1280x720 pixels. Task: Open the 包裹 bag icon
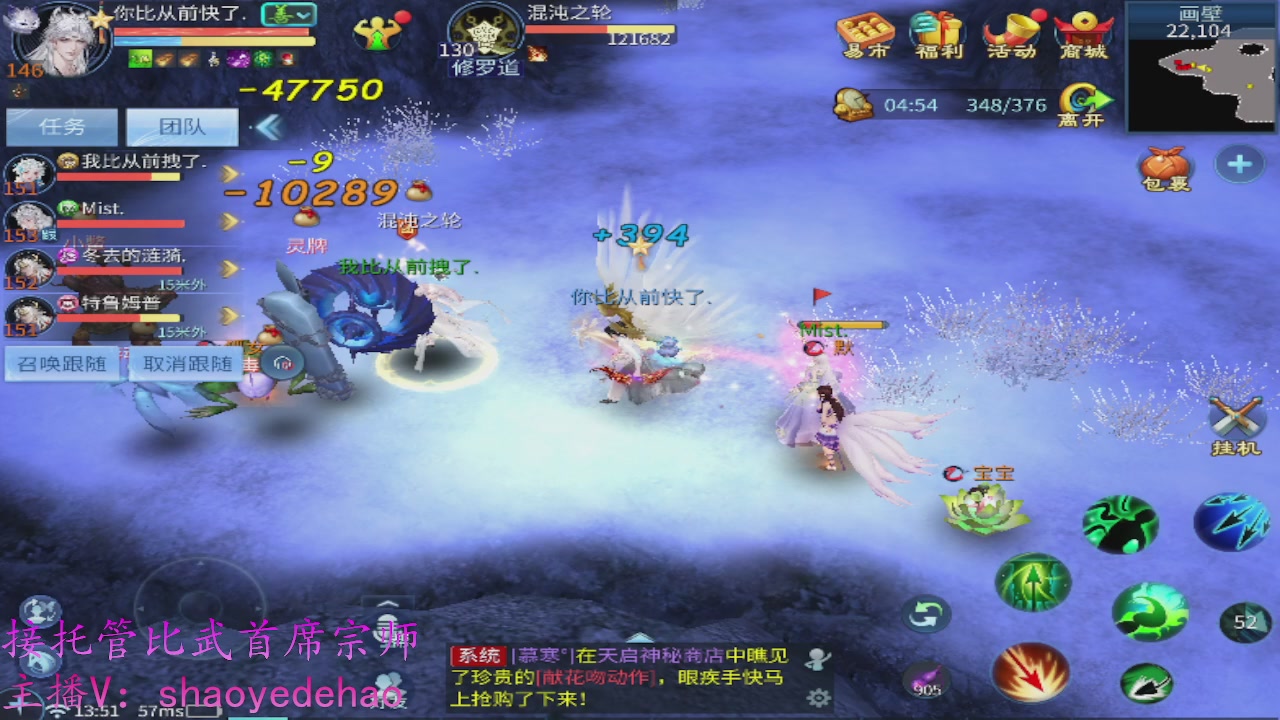coord(1165,165)
